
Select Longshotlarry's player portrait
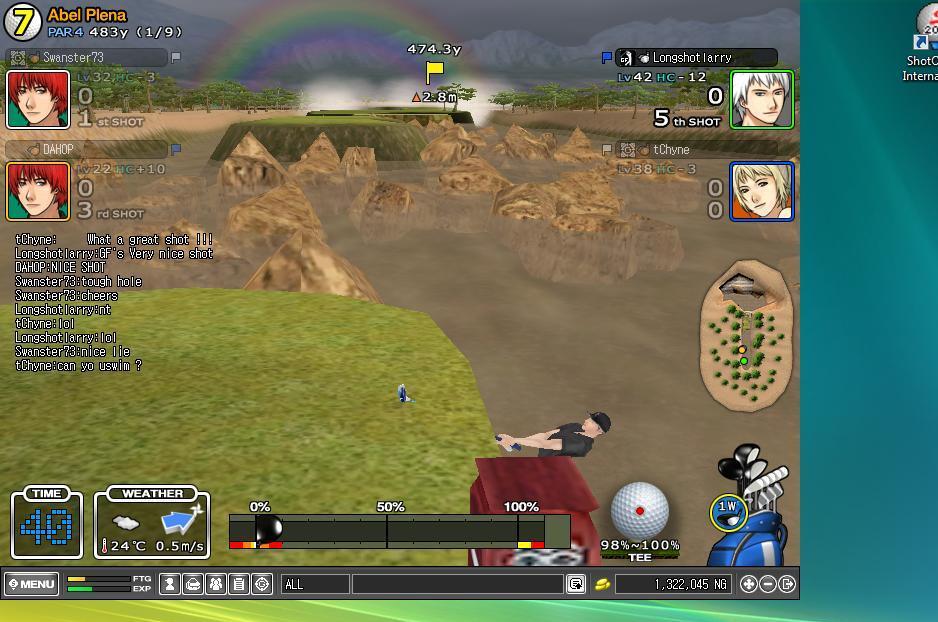762,99
